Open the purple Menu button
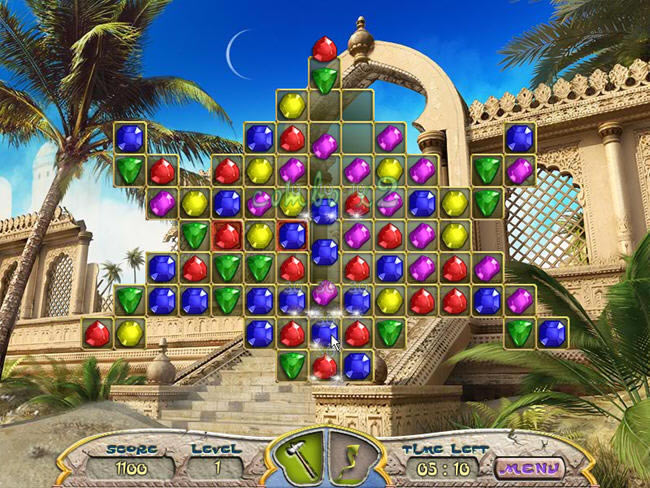Viewport: 650px width, 488px height. pos(530,467)
